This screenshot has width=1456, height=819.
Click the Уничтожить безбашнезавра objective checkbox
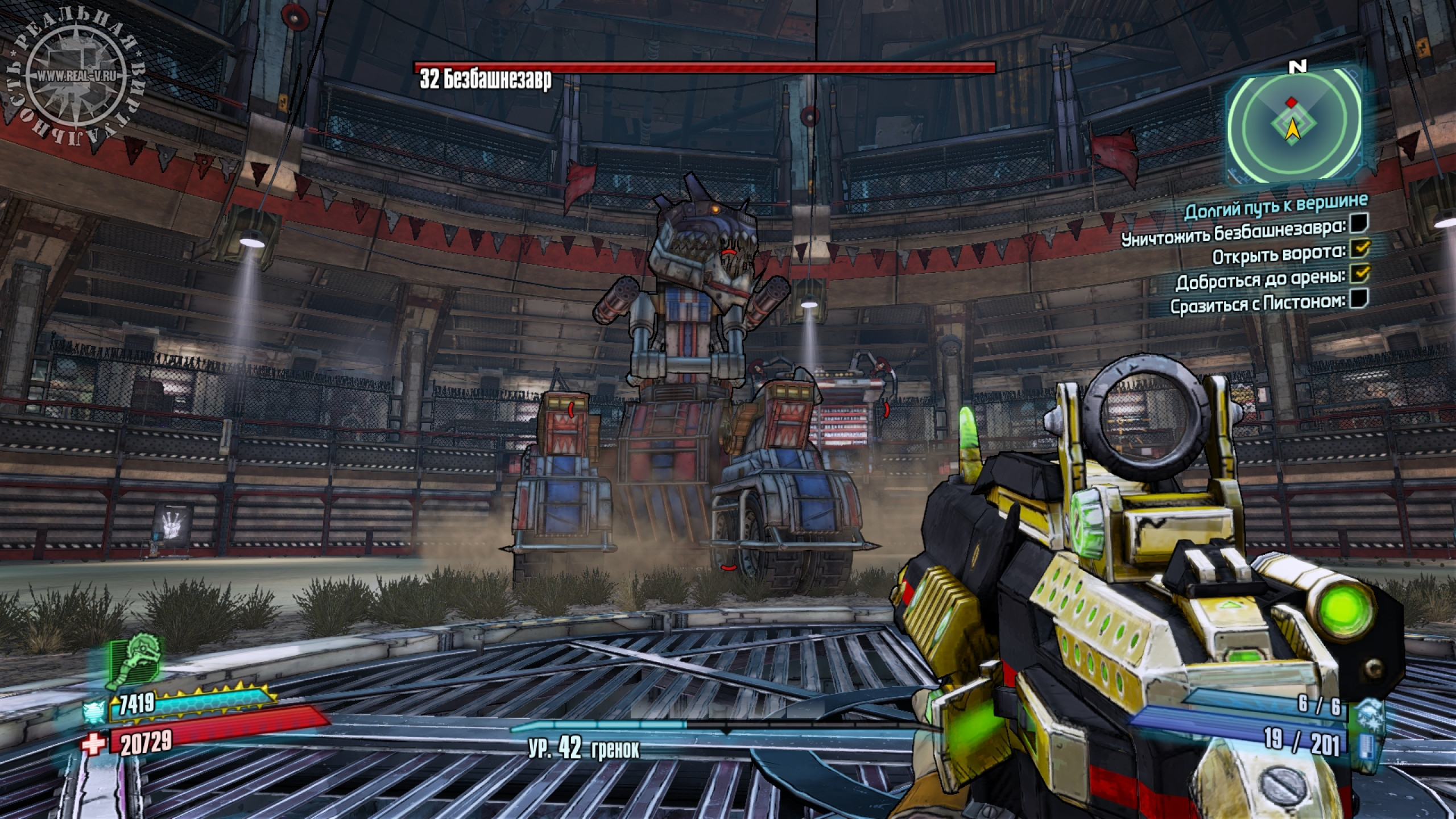1359,223
